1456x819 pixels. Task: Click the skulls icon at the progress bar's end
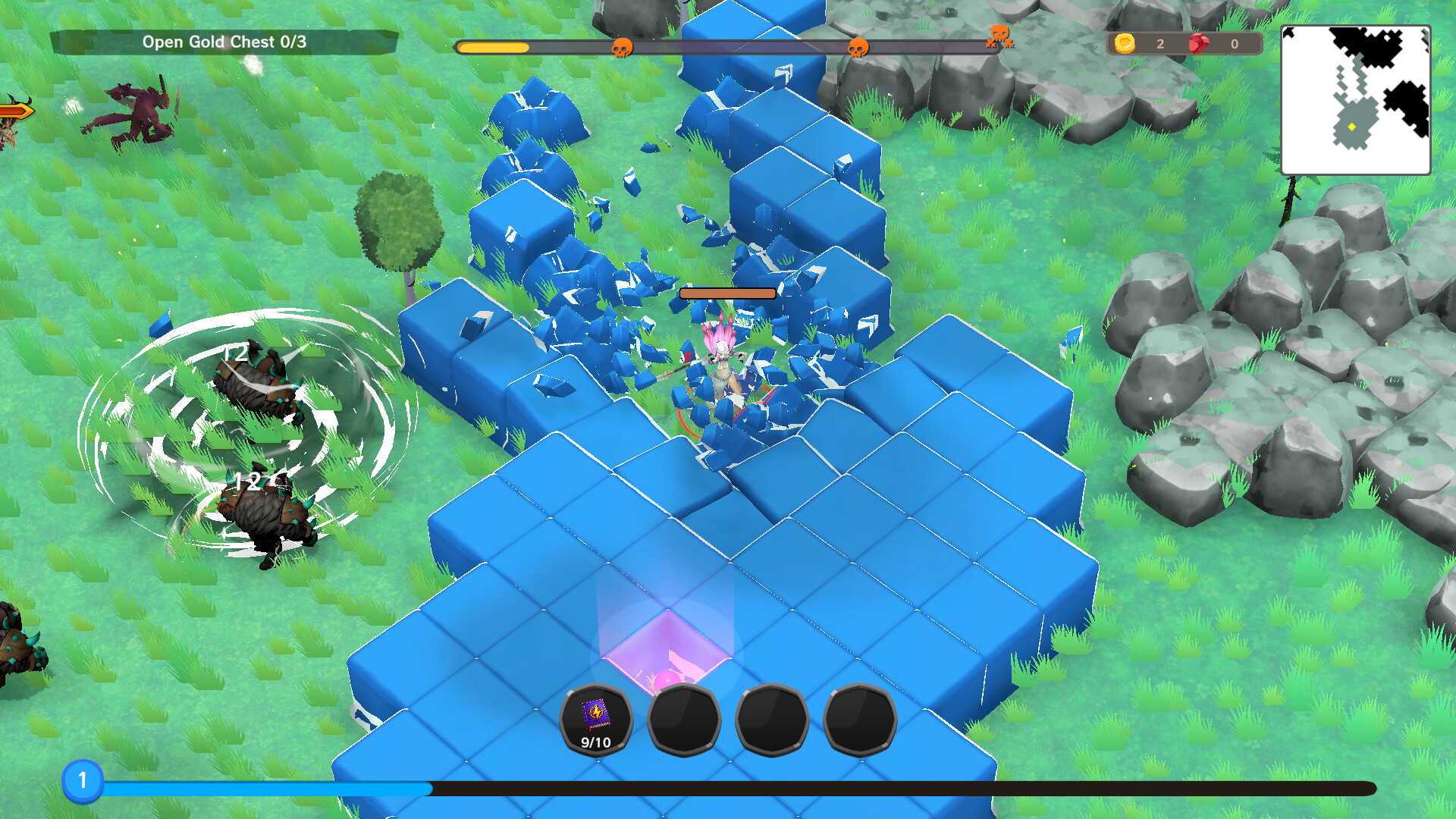999,36
